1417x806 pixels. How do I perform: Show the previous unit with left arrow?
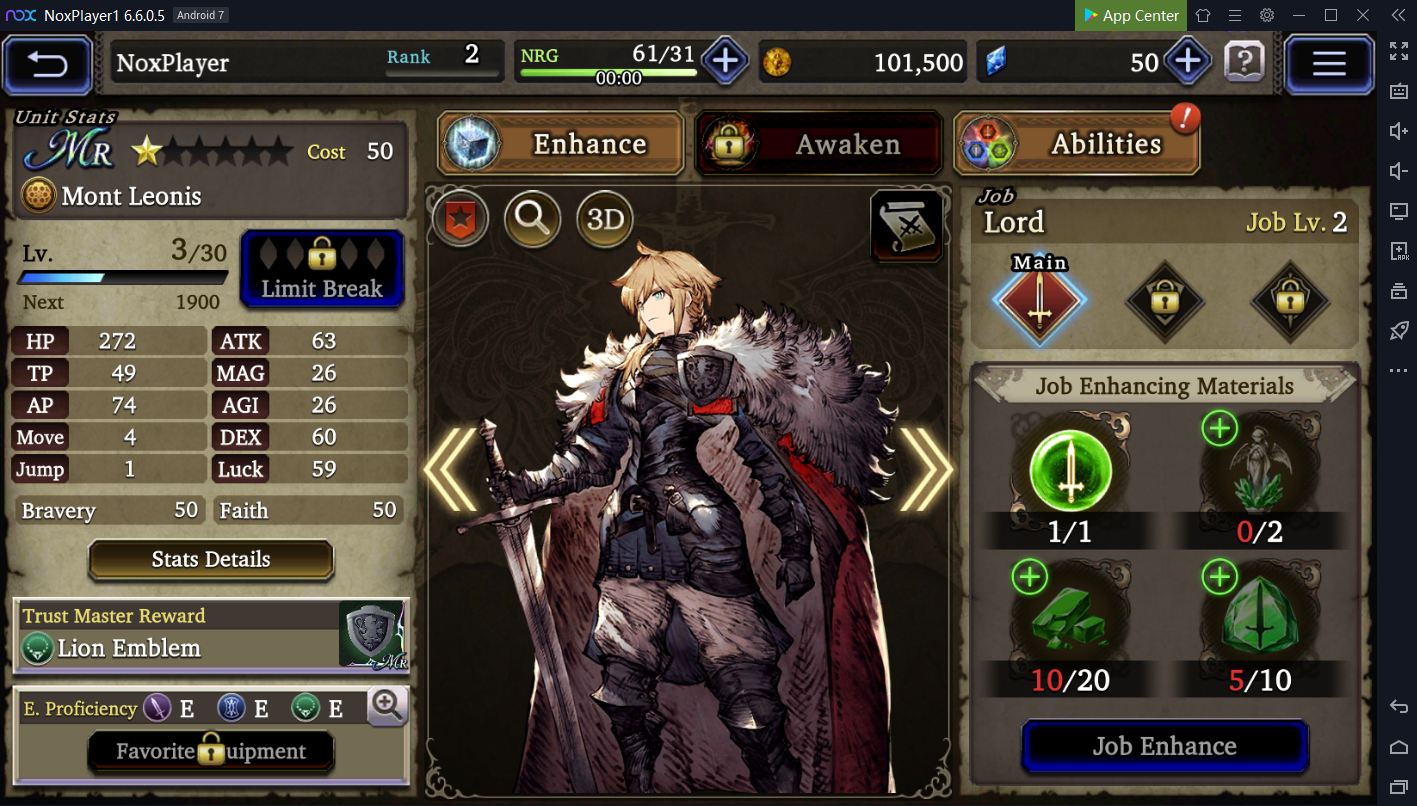[452, 470]
